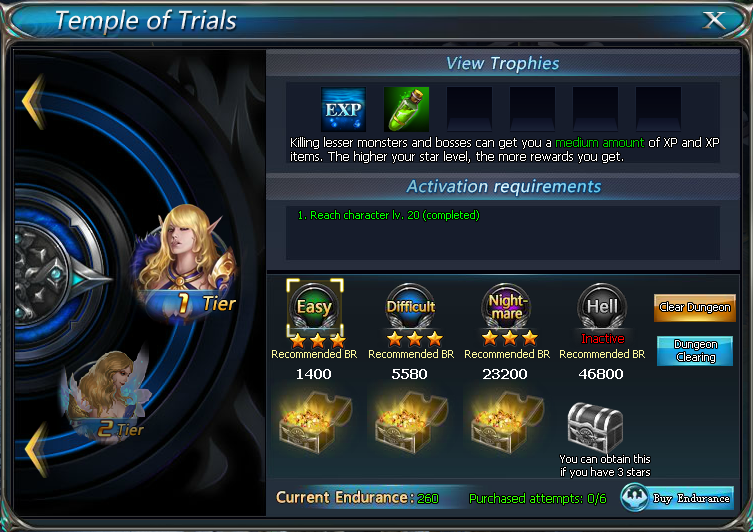Choose the Difficult difficulty level
This screenshot has width=753, height=532.
[x=411, y=307]
